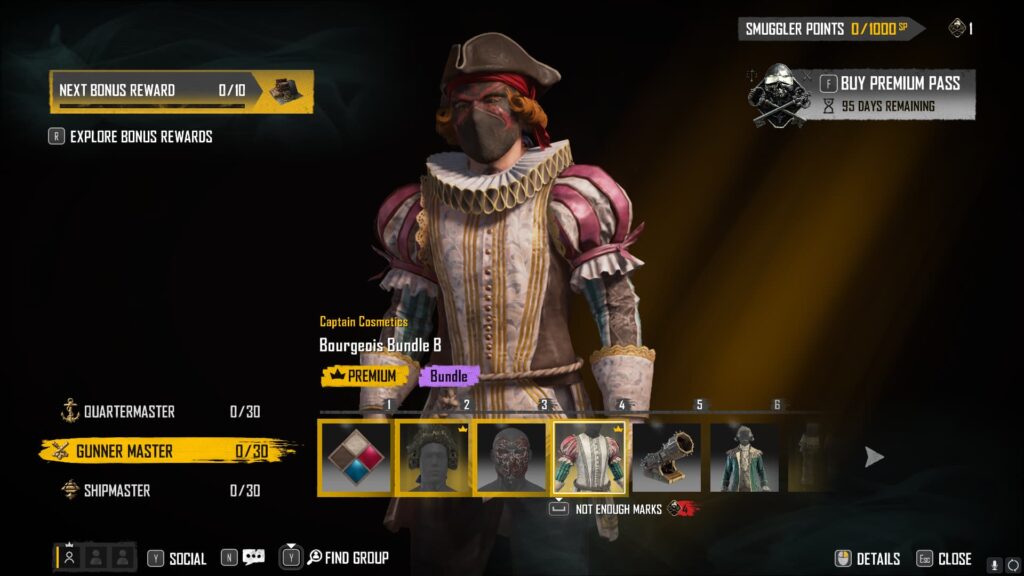Choose the curly hair wig reward
The width and height of the screenshot is (1024, 576).
click(433, 458)
